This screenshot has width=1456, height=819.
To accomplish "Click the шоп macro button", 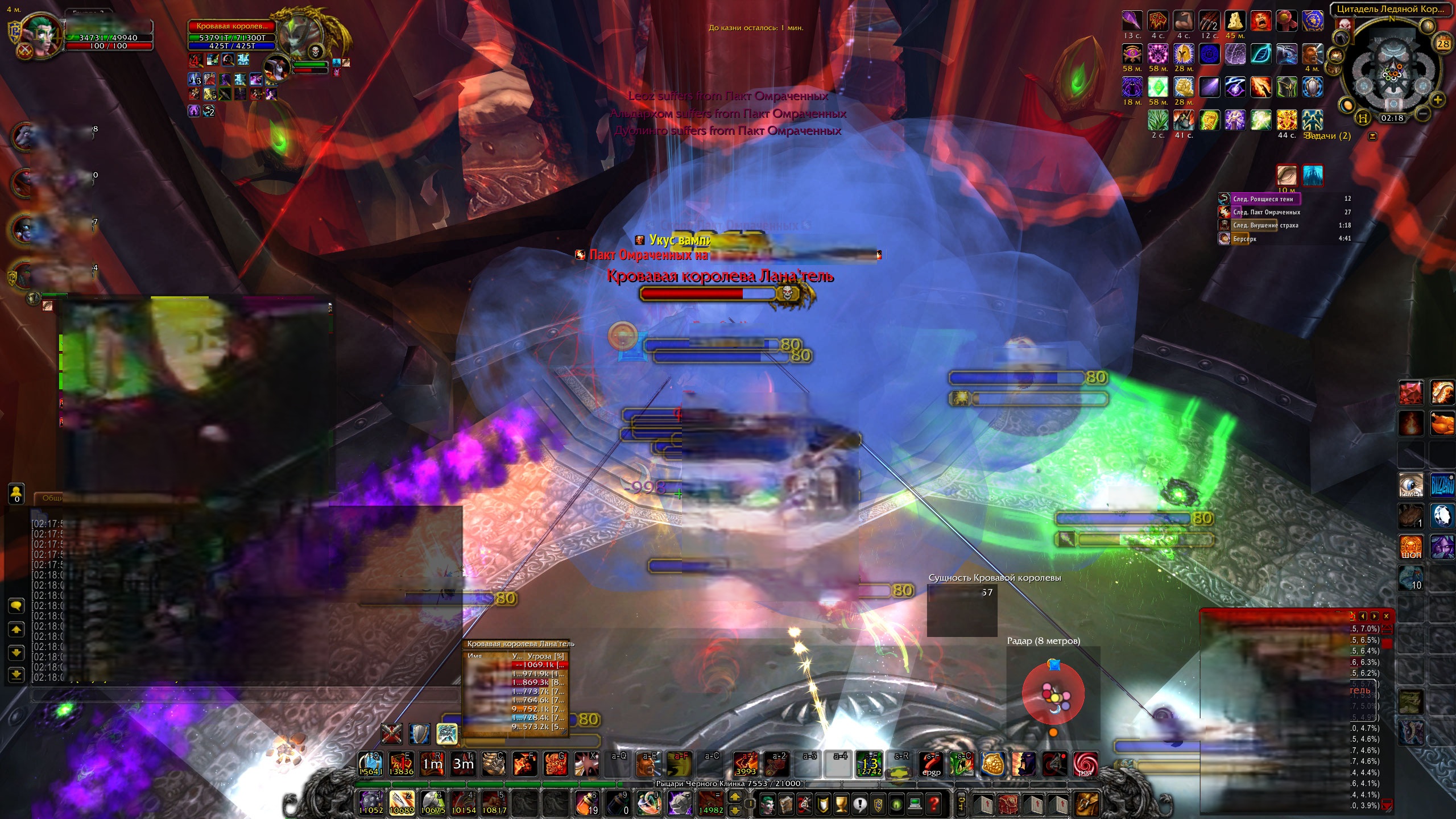I will [1411, 547].
